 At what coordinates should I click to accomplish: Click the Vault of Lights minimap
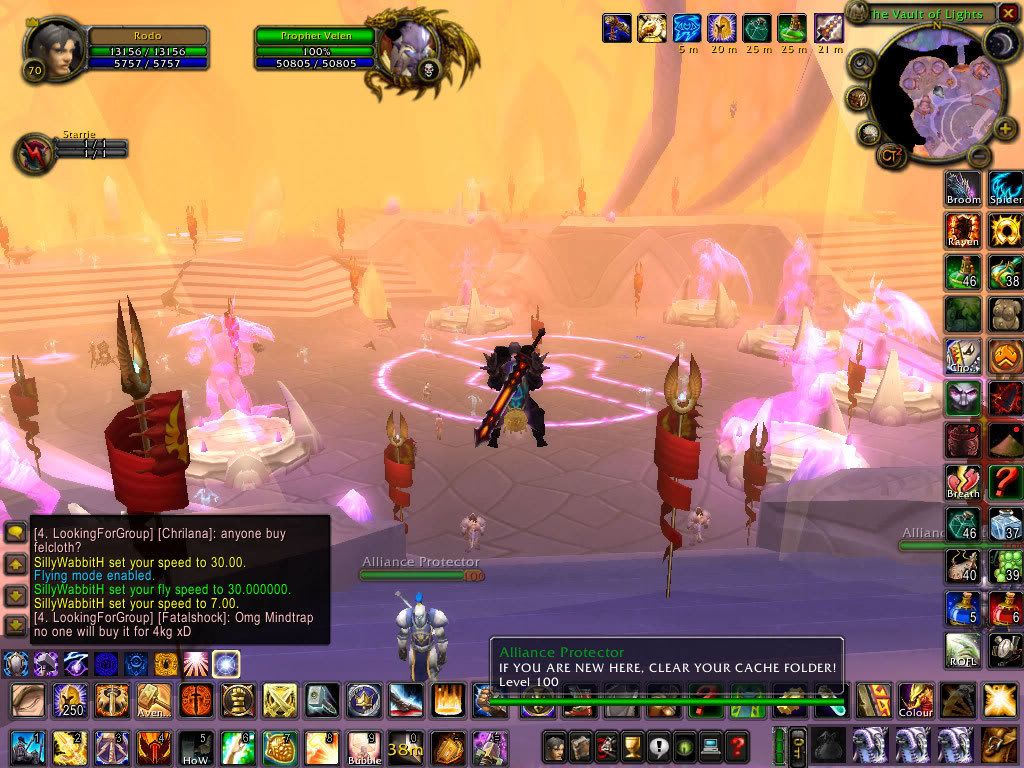(x=930, y=95)
